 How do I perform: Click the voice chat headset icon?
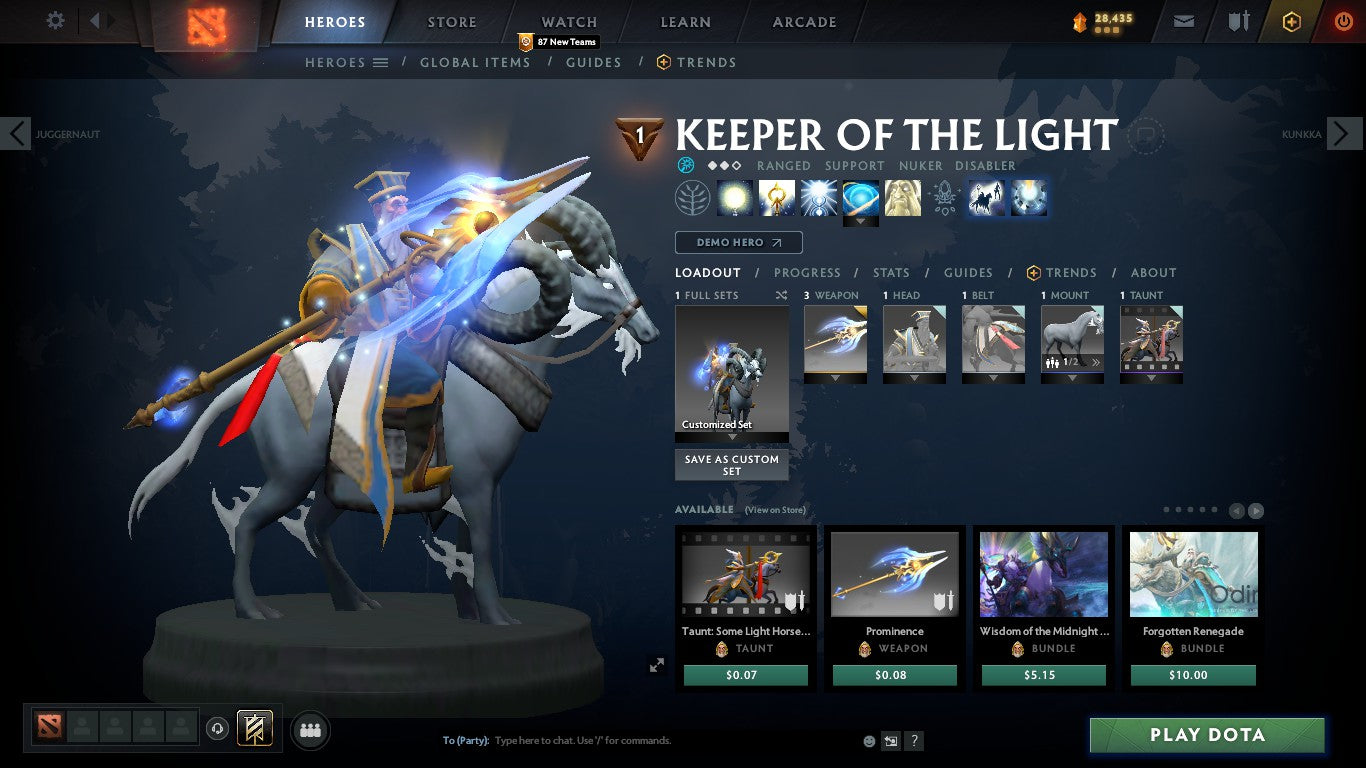tap(218, 730)
